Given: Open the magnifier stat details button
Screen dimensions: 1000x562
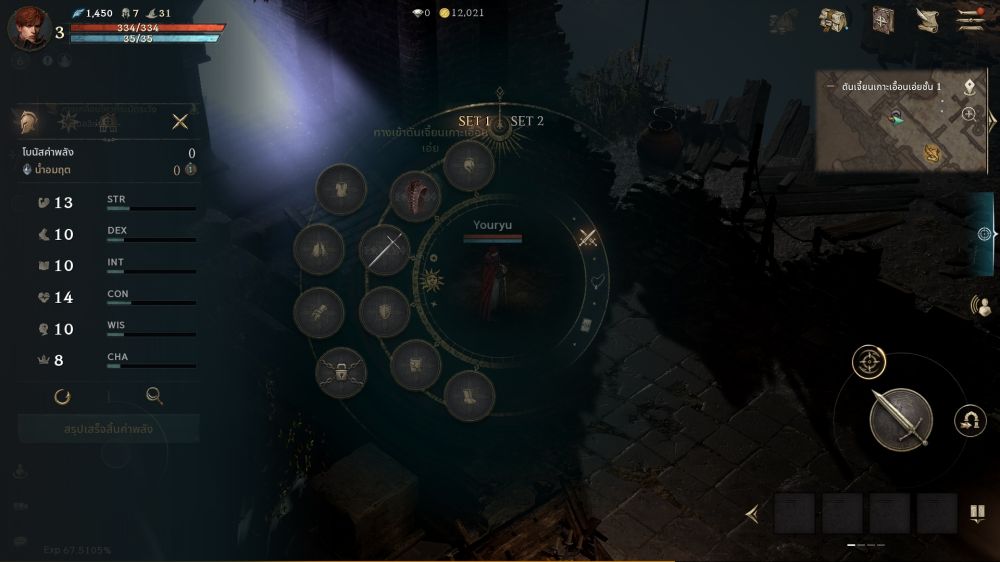Looking at the screenshot, I should (154, 396).
